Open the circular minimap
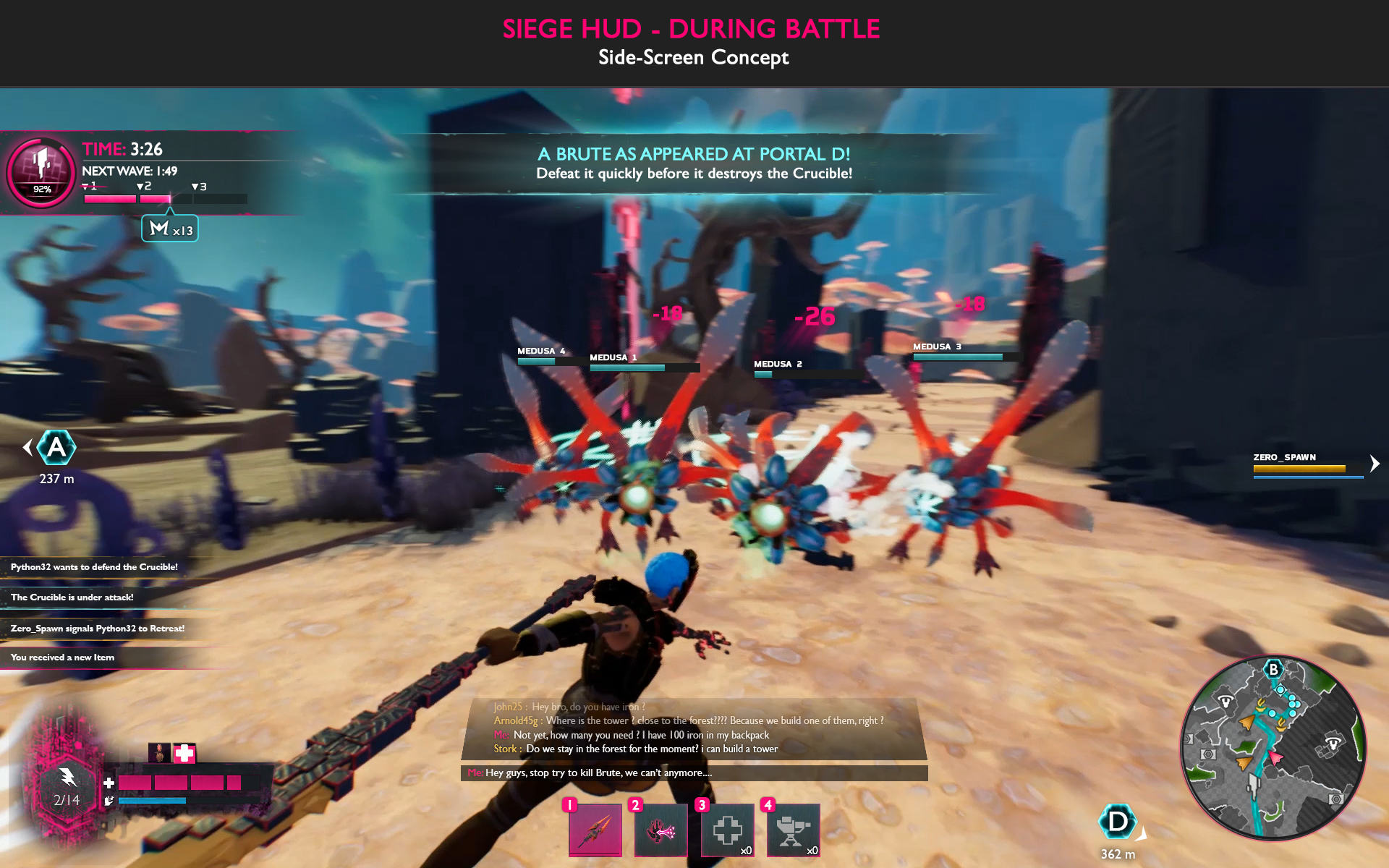Screen dimensions: 1389x868 pyautogui.click(x=1273, y=748)
